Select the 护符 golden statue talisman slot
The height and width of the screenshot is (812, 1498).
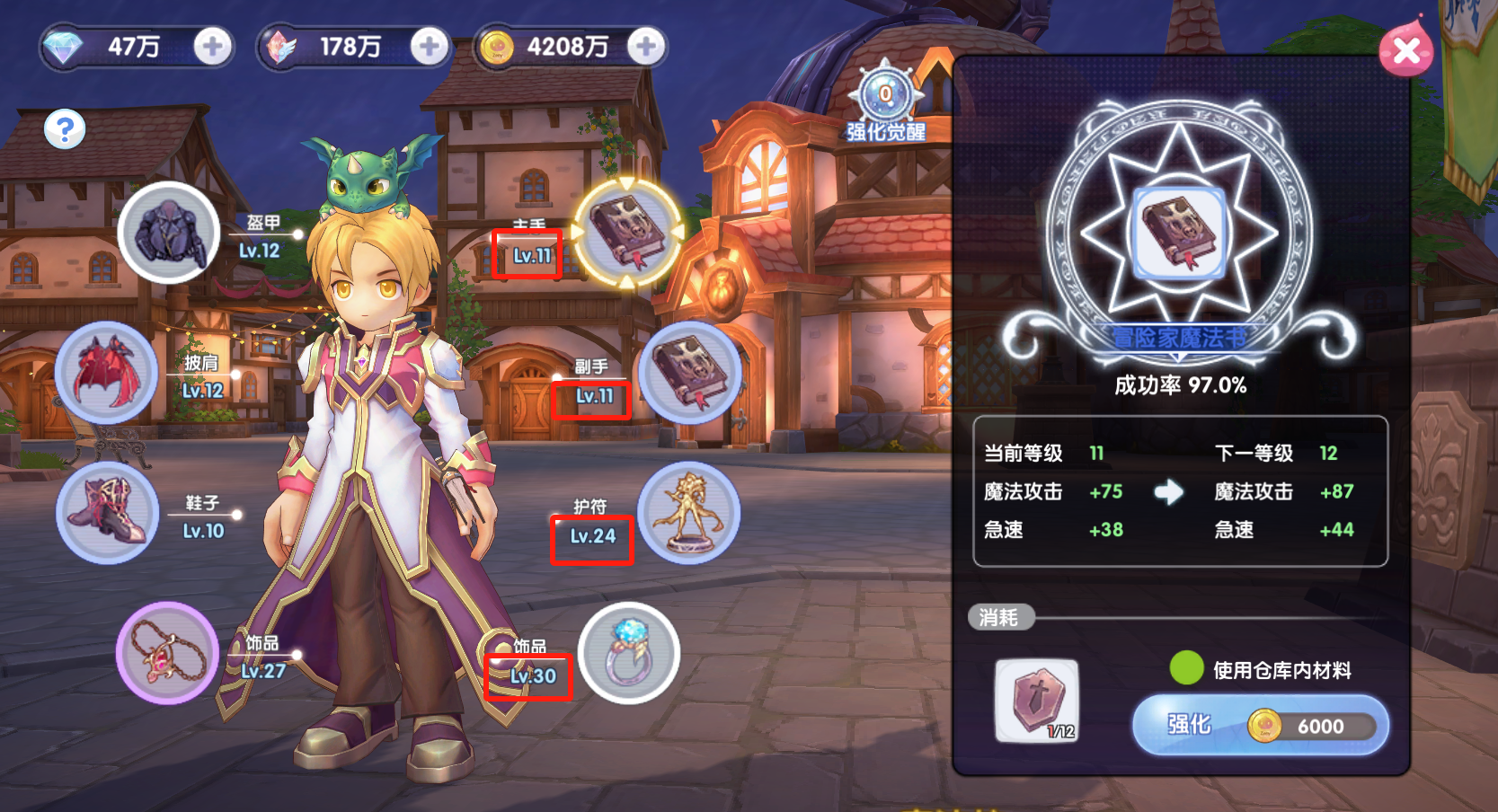[x=689, y=513]
